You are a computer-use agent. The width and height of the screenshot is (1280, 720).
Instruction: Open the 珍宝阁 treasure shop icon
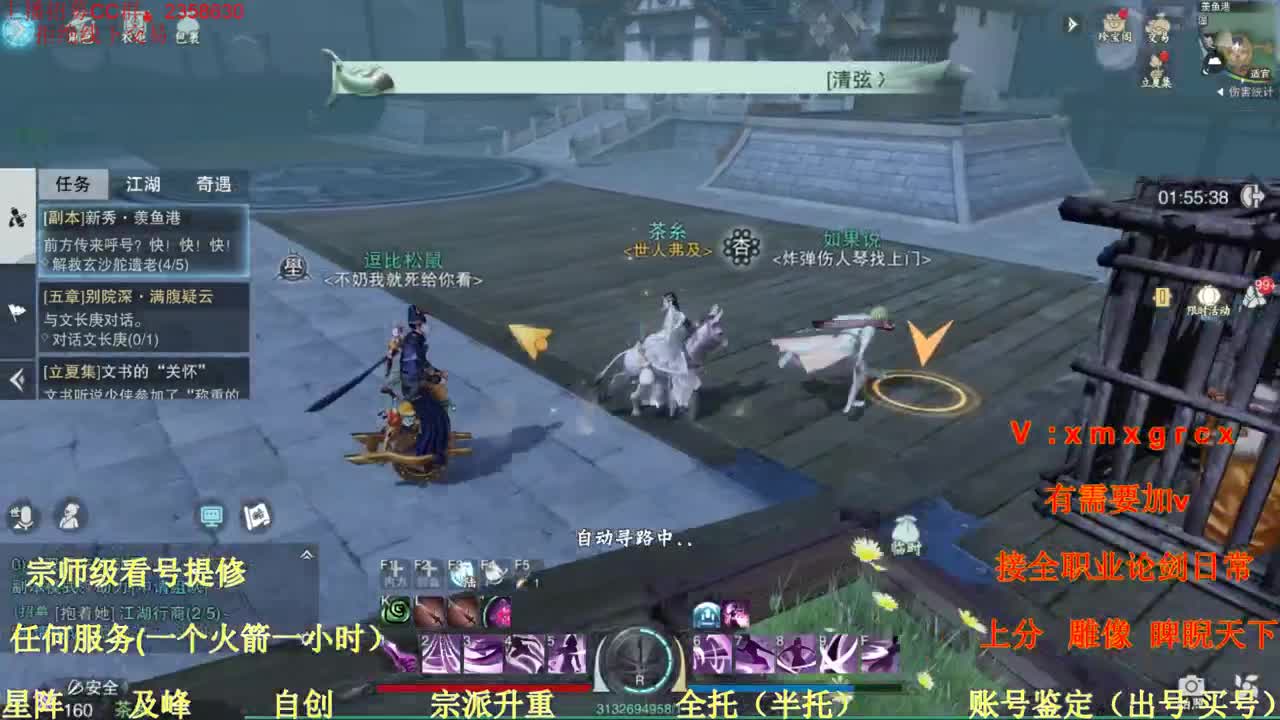[x=1112, y=22]
